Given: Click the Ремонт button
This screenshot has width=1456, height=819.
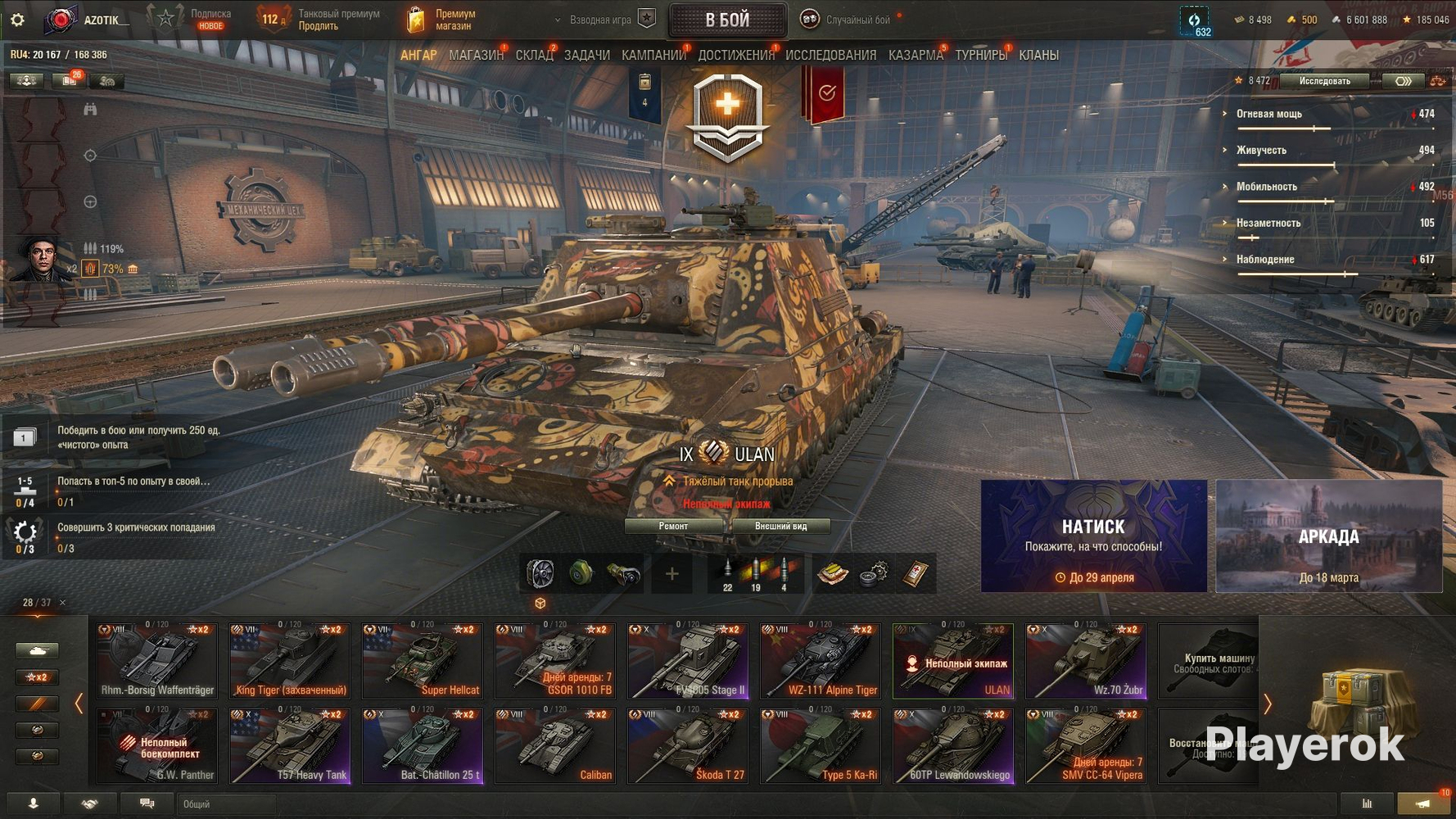Looking at the screenshot, I should point(673,526).
